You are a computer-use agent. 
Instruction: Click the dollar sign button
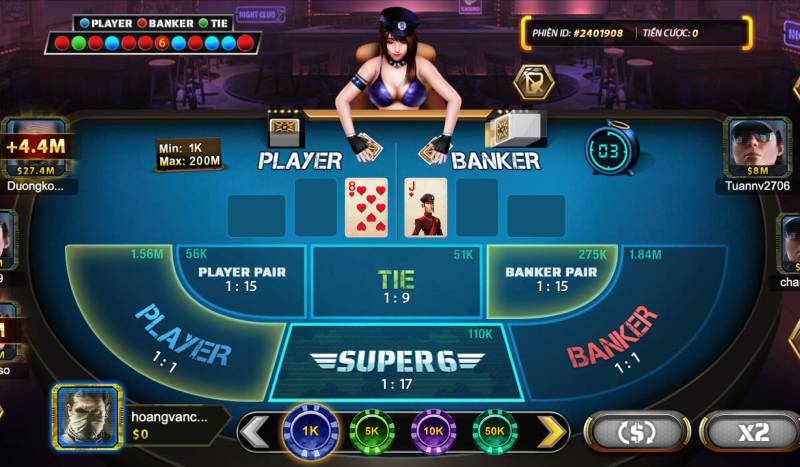click(637, 432)
